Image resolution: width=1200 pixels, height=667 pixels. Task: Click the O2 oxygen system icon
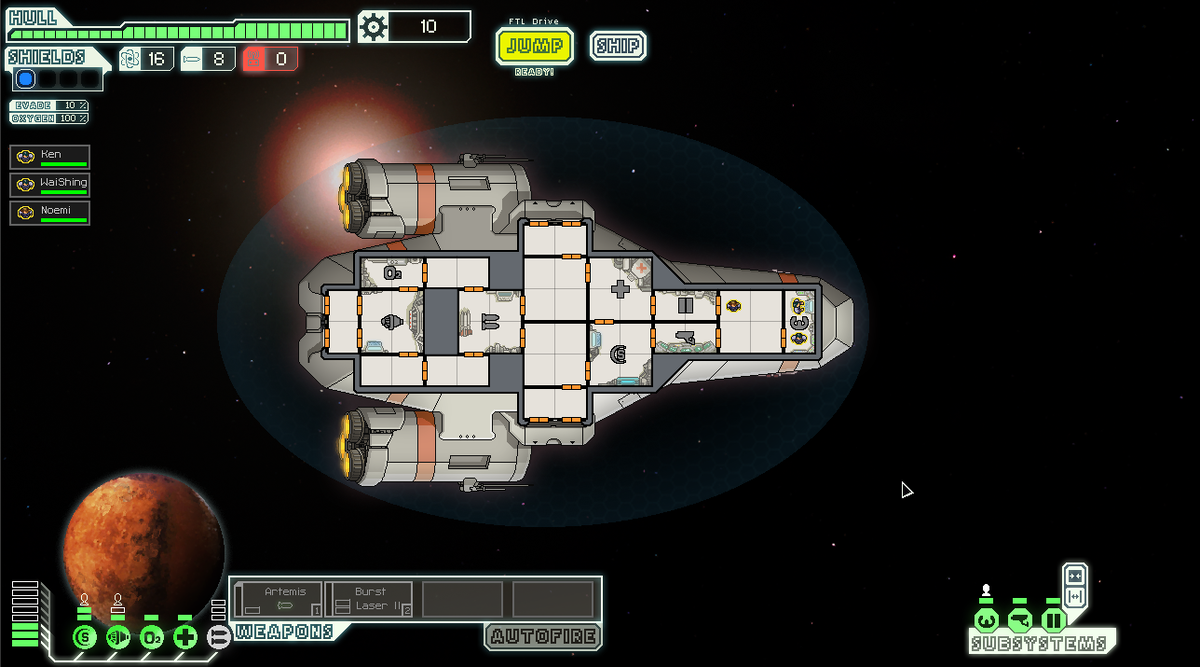pyautogui.click(x=152, y=636)
